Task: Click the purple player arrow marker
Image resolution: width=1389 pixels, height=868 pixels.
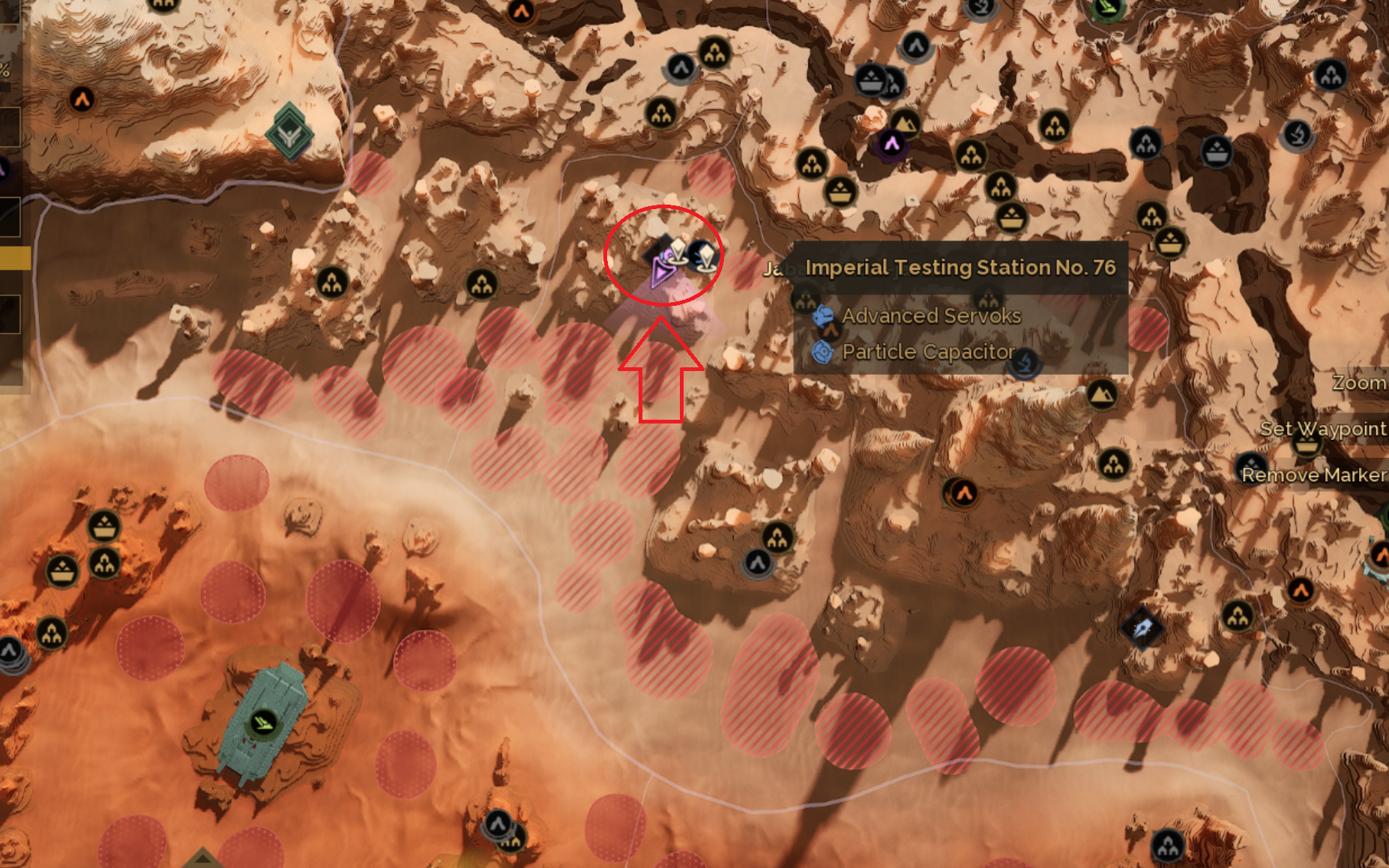Action: 660,271
